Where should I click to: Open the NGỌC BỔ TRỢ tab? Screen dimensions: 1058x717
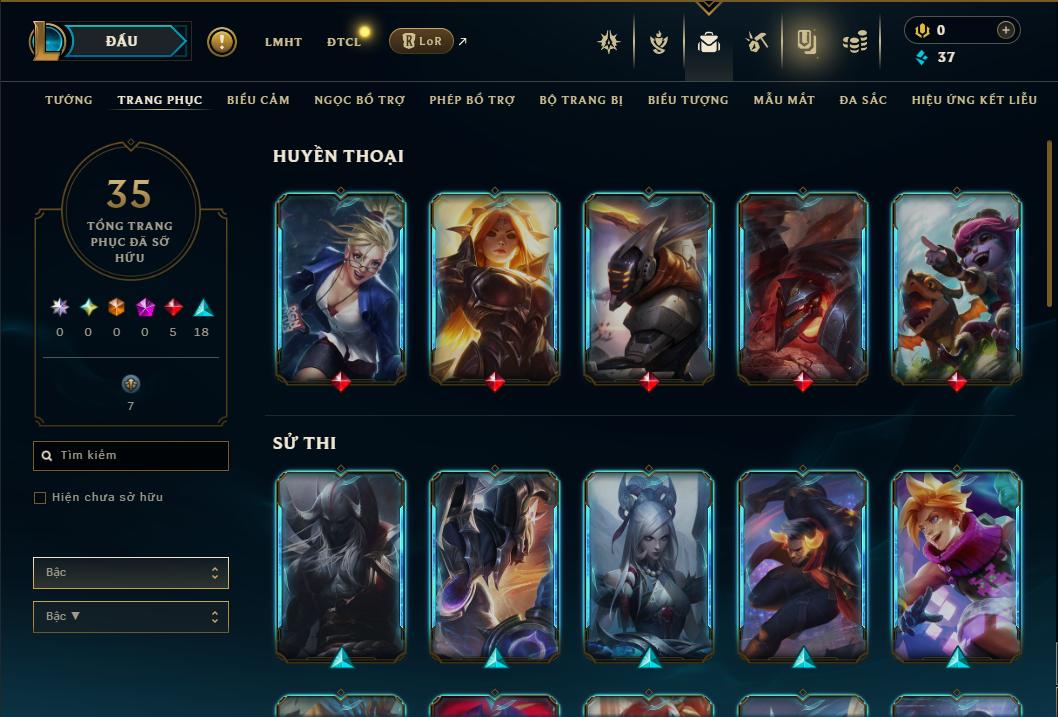click(x=359, y=100)
